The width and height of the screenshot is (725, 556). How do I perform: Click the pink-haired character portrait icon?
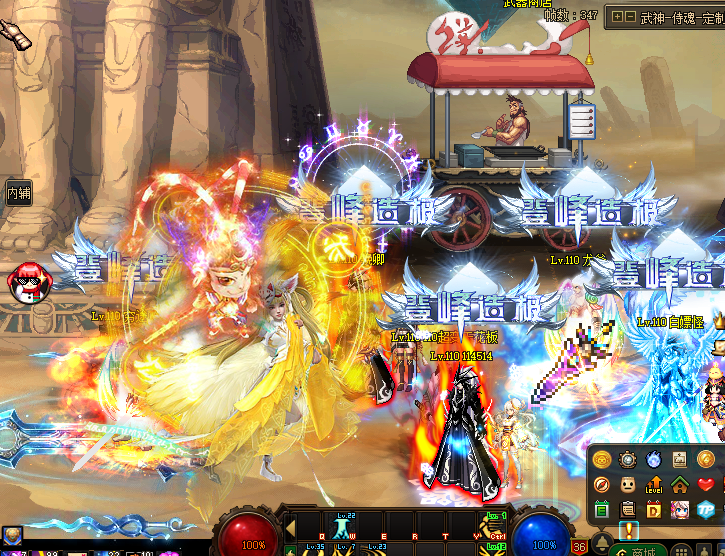[680, 511]
